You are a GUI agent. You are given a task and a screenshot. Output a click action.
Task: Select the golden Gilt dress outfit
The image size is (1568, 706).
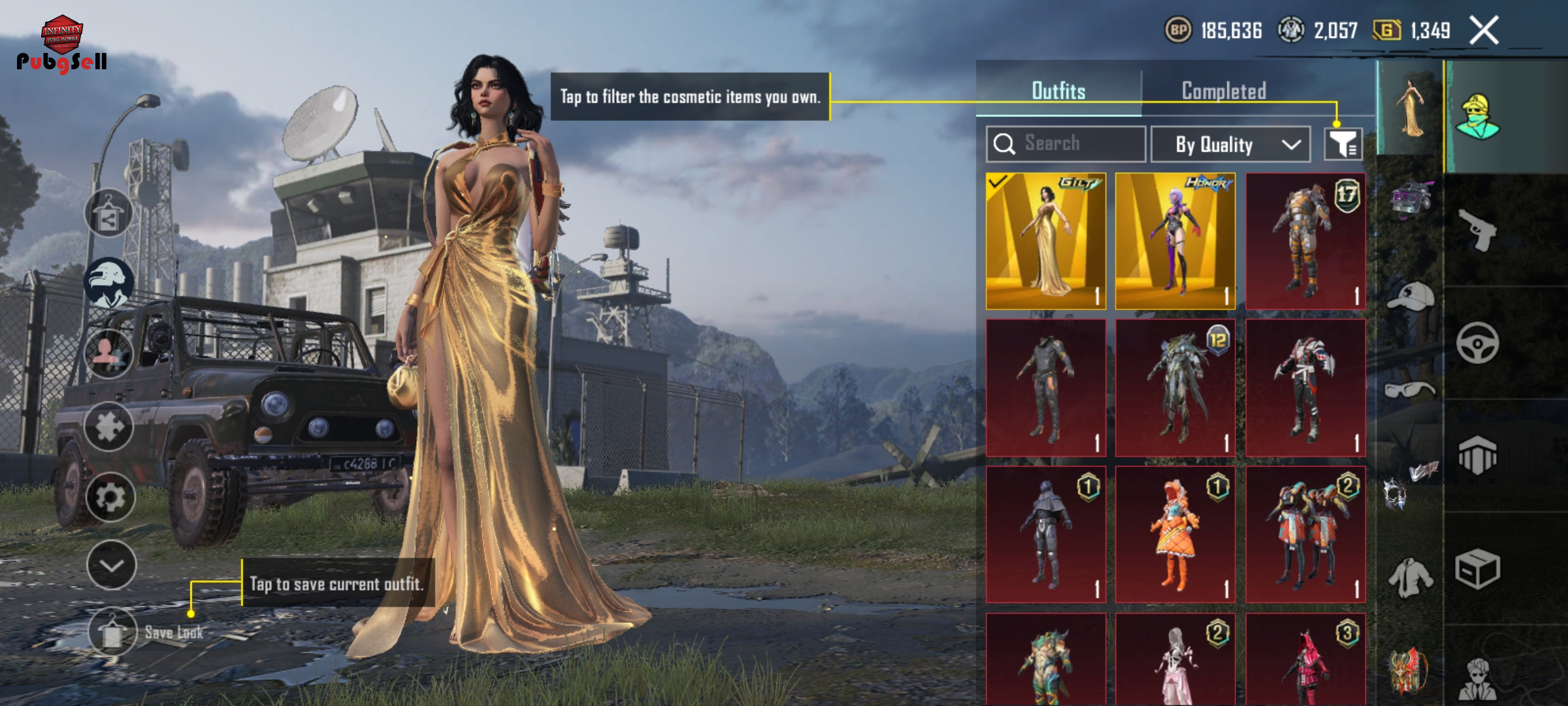[x=1045, y=241]
